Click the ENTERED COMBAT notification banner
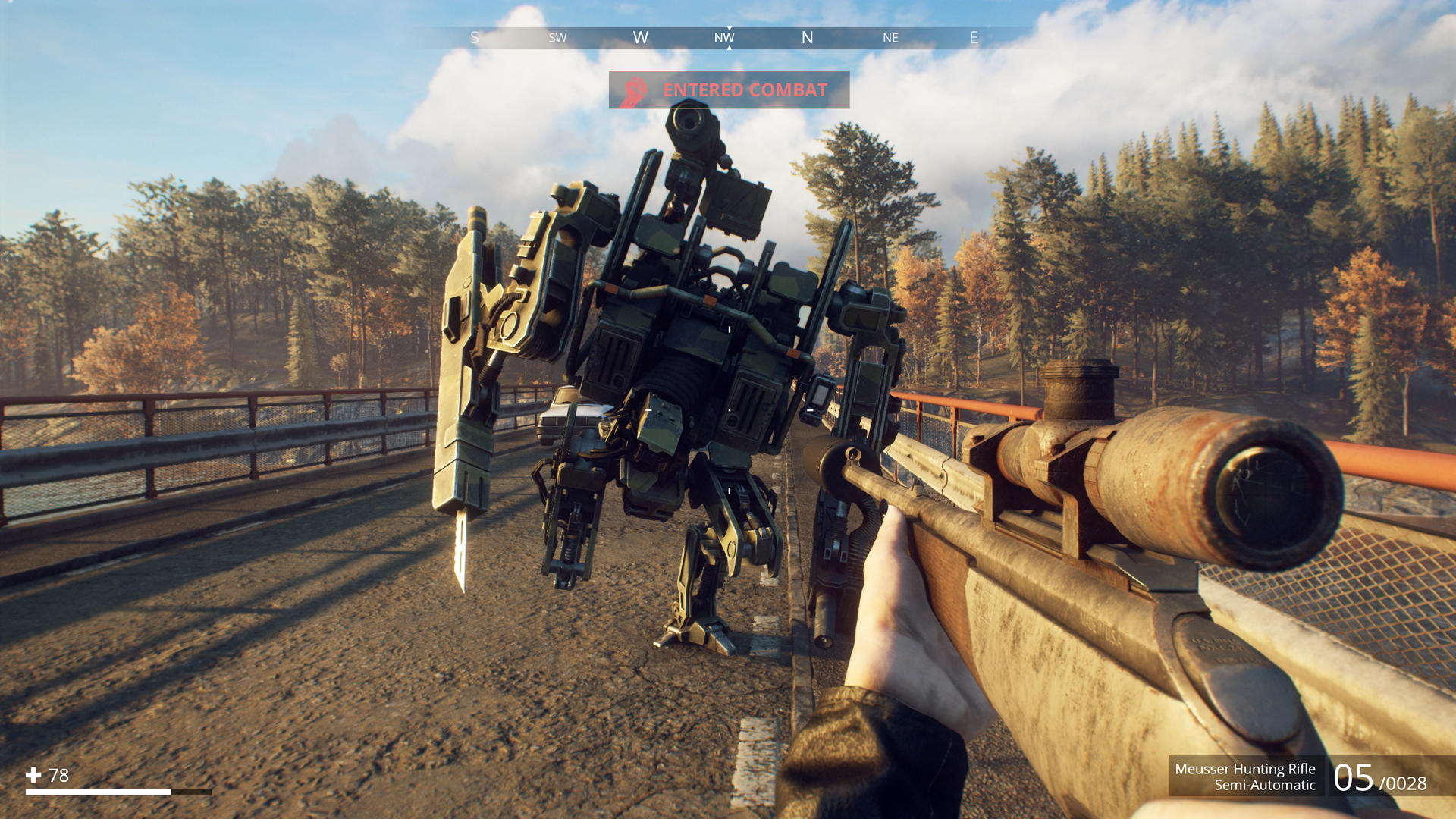Image resolution: width=1456 pixels, height=819 pixels. click(729, 90)
